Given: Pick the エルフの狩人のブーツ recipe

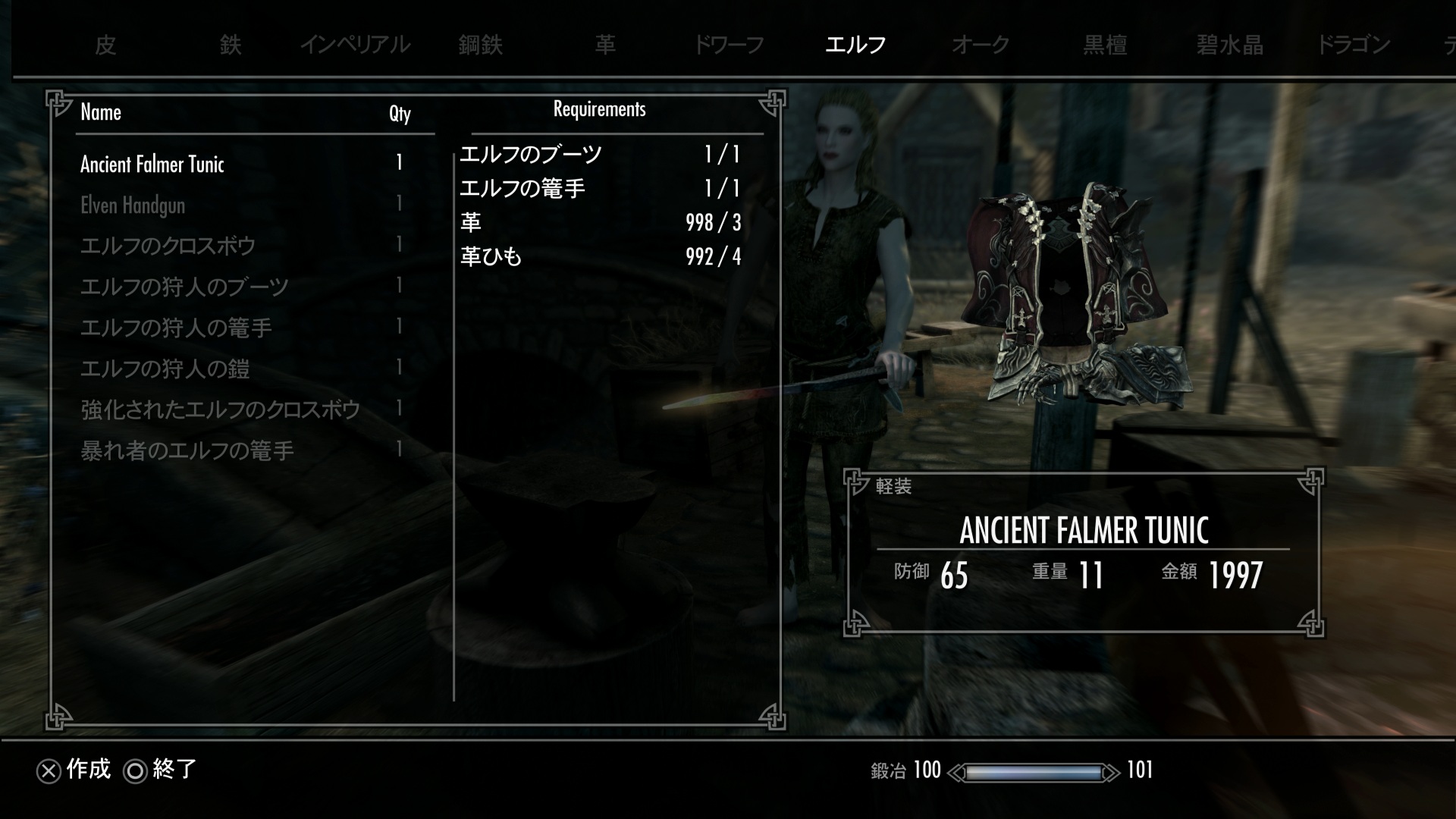Looking at the screenshot, I should tap(184, 287).
